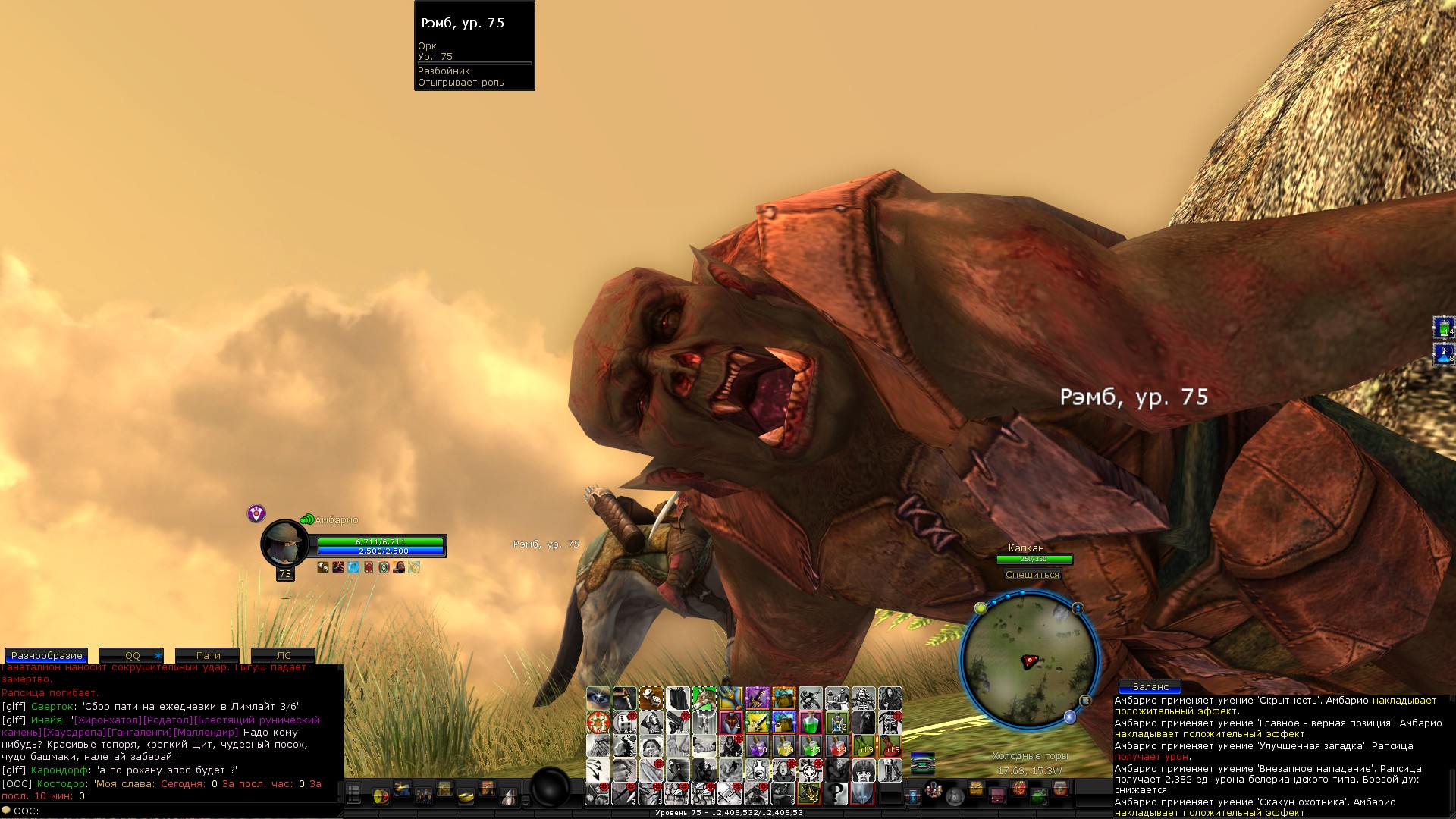Switch to the ЛС chat tab

coord(283,655)
